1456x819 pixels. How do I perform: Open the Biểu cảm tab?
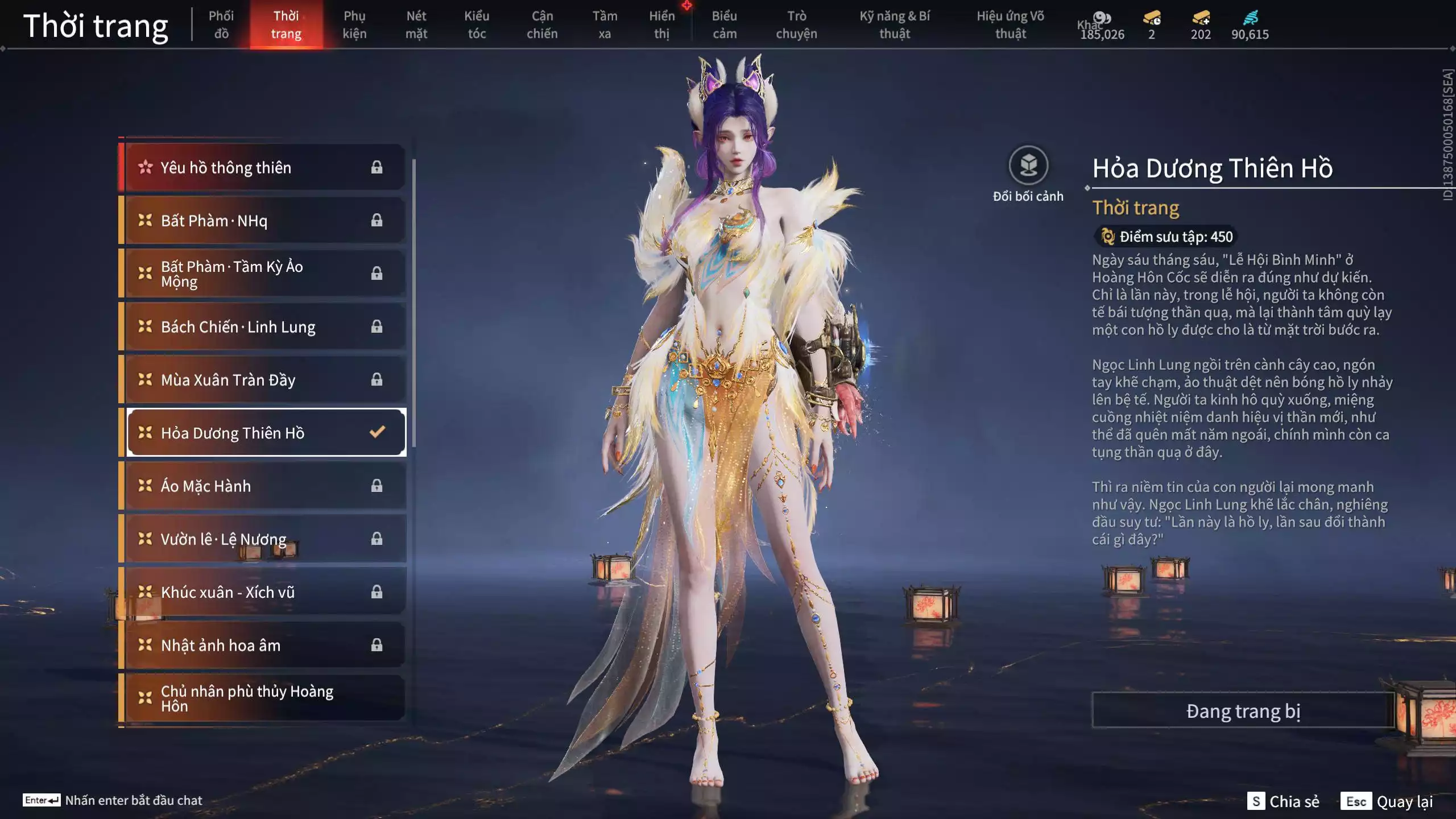(725, 25)
